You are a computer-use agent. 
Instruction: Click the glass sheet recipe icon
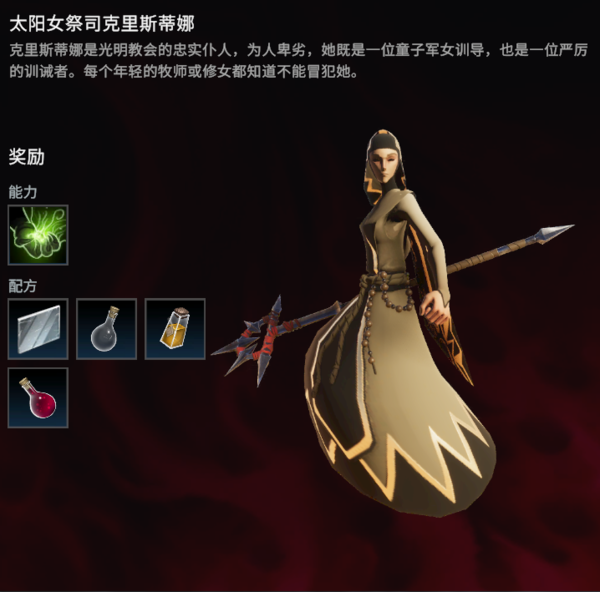point(38,329)
